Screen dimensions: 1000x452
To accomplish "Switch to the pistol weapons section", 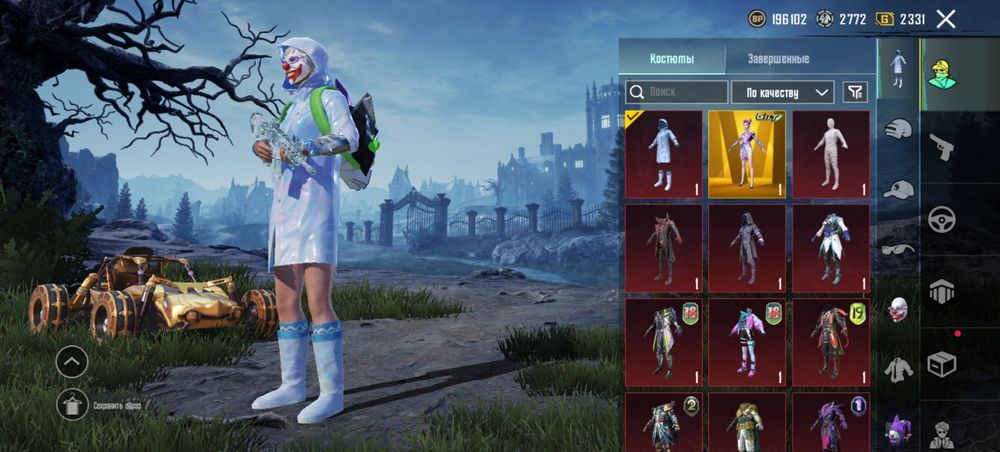I will tap(941, 146).
